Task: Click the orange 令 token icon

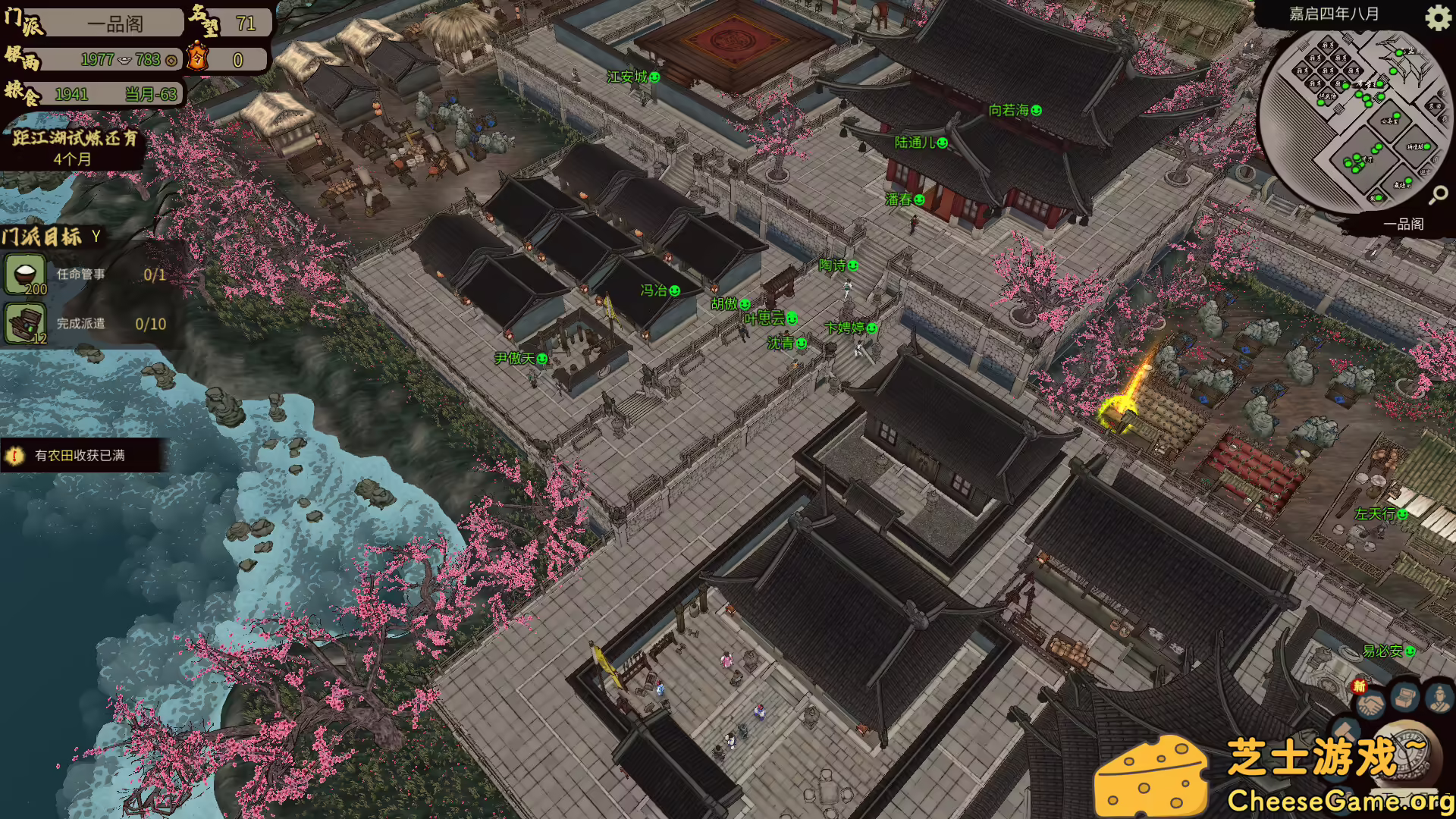Action: coord(197,56)
